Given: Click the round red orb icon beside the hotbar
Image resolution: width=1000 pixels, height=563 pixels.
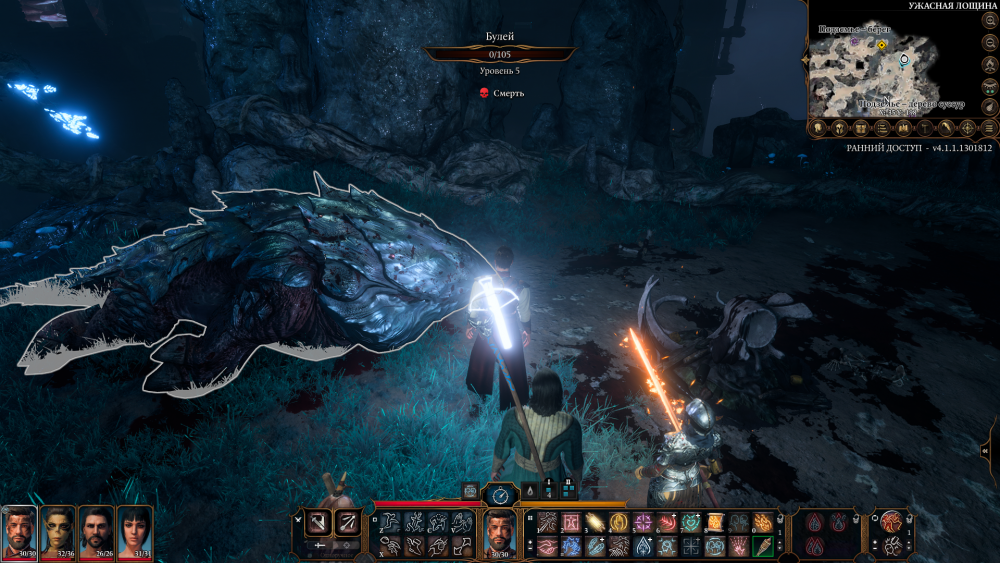Looking at the screenshot, I should pyautogui.click(x=889, y=520).
